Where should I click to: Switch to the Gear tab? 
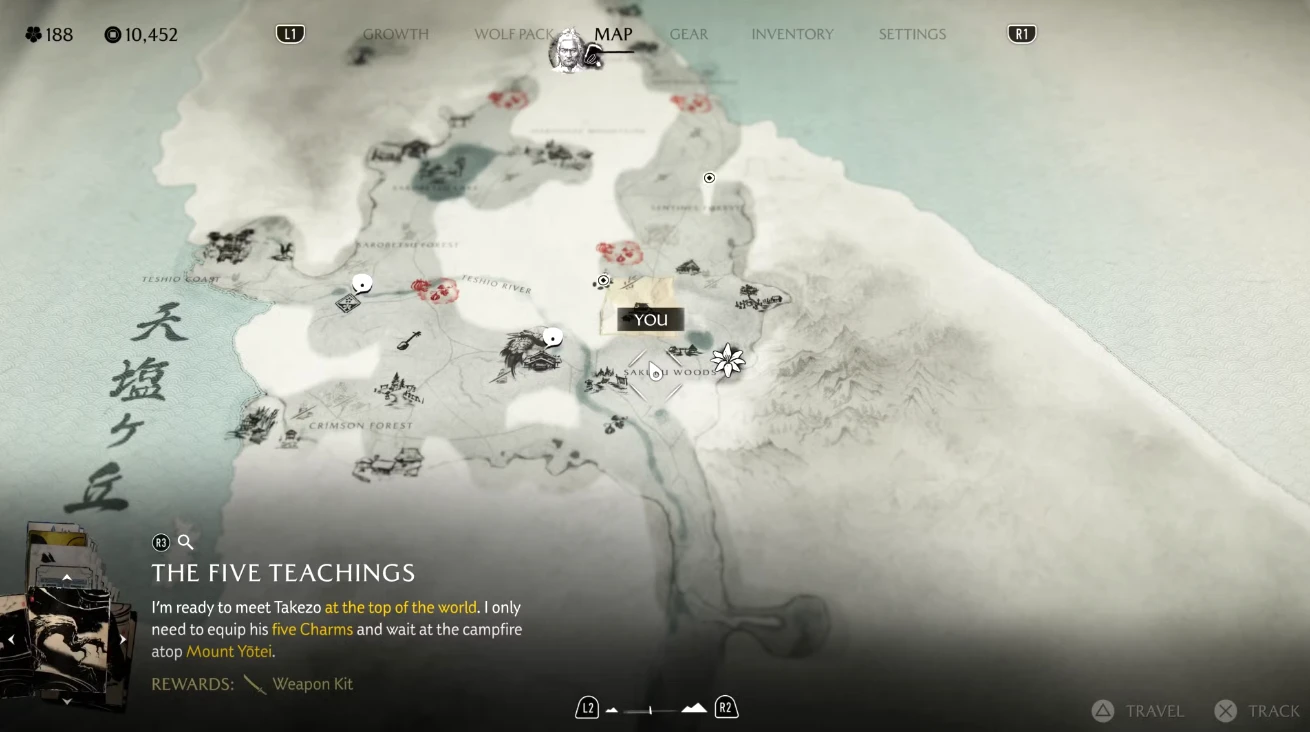point(689,34)
